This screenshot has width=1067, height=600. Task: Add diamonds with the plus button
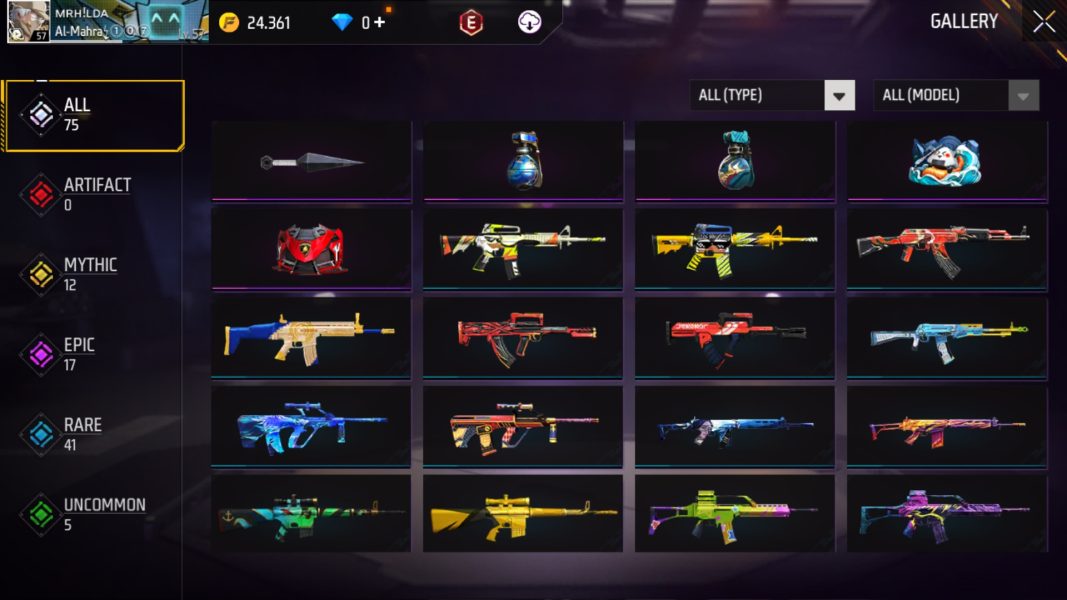(379, 22)
